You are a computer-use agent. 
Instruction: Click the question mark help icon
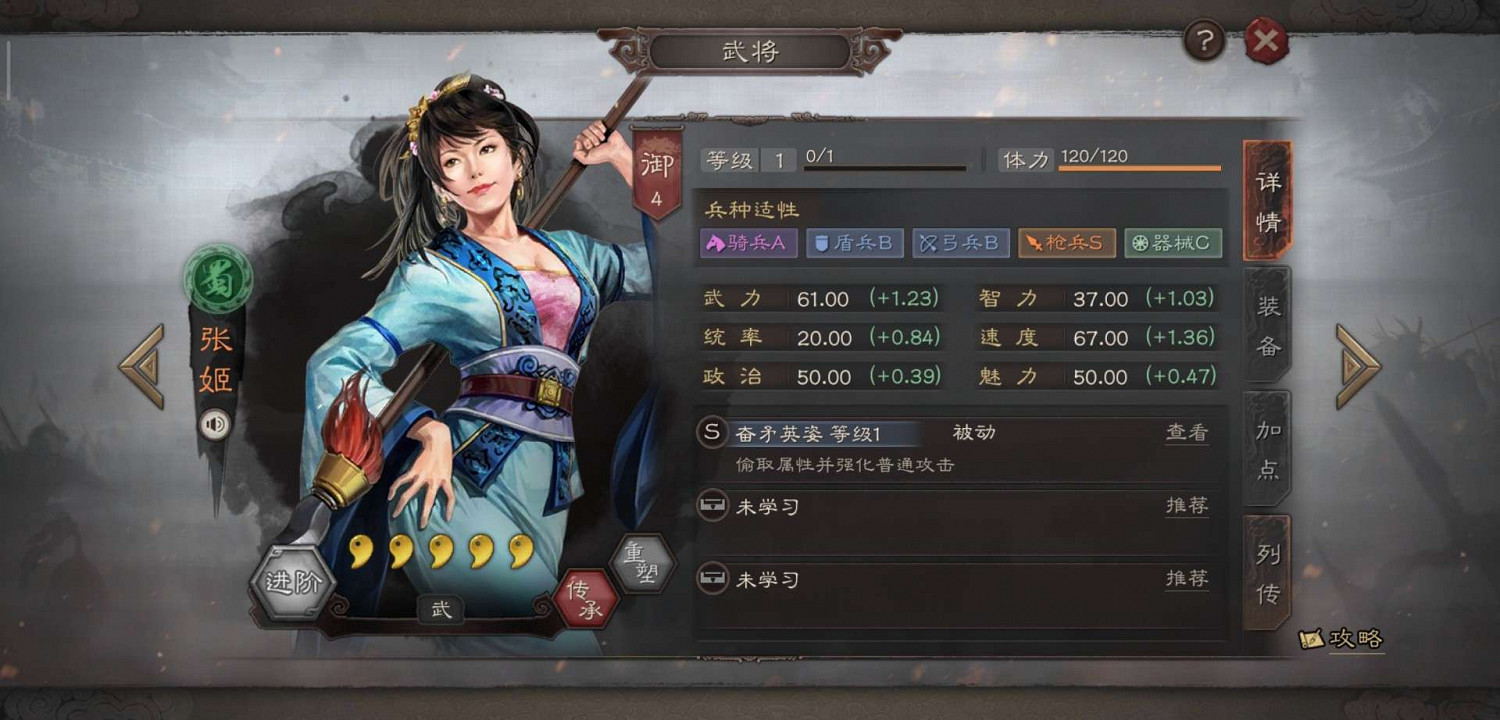coord(1203,41)
